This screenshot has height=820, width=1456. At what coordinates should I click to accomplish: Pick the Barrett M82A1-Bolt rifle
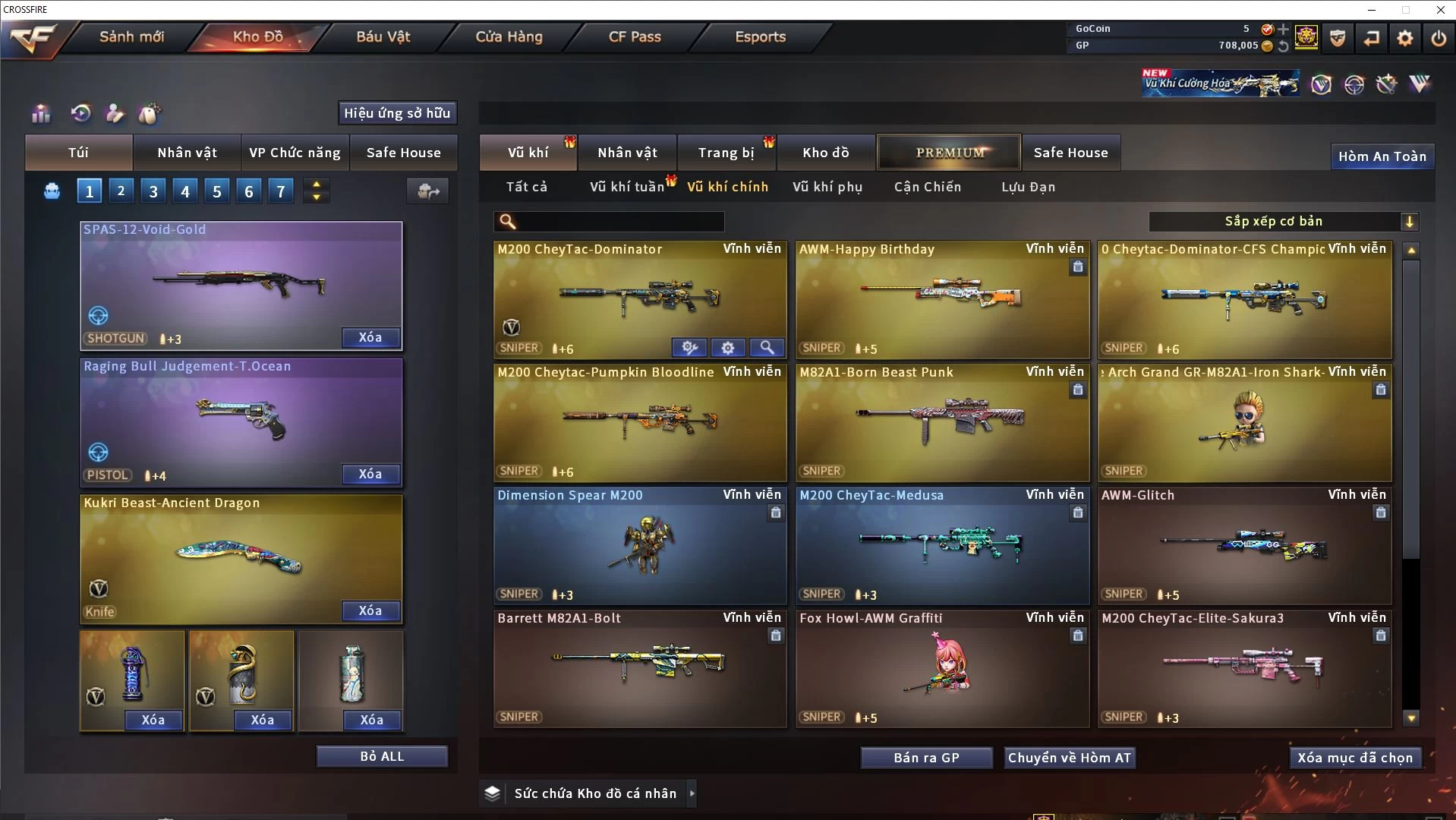(x=639, y=668)
